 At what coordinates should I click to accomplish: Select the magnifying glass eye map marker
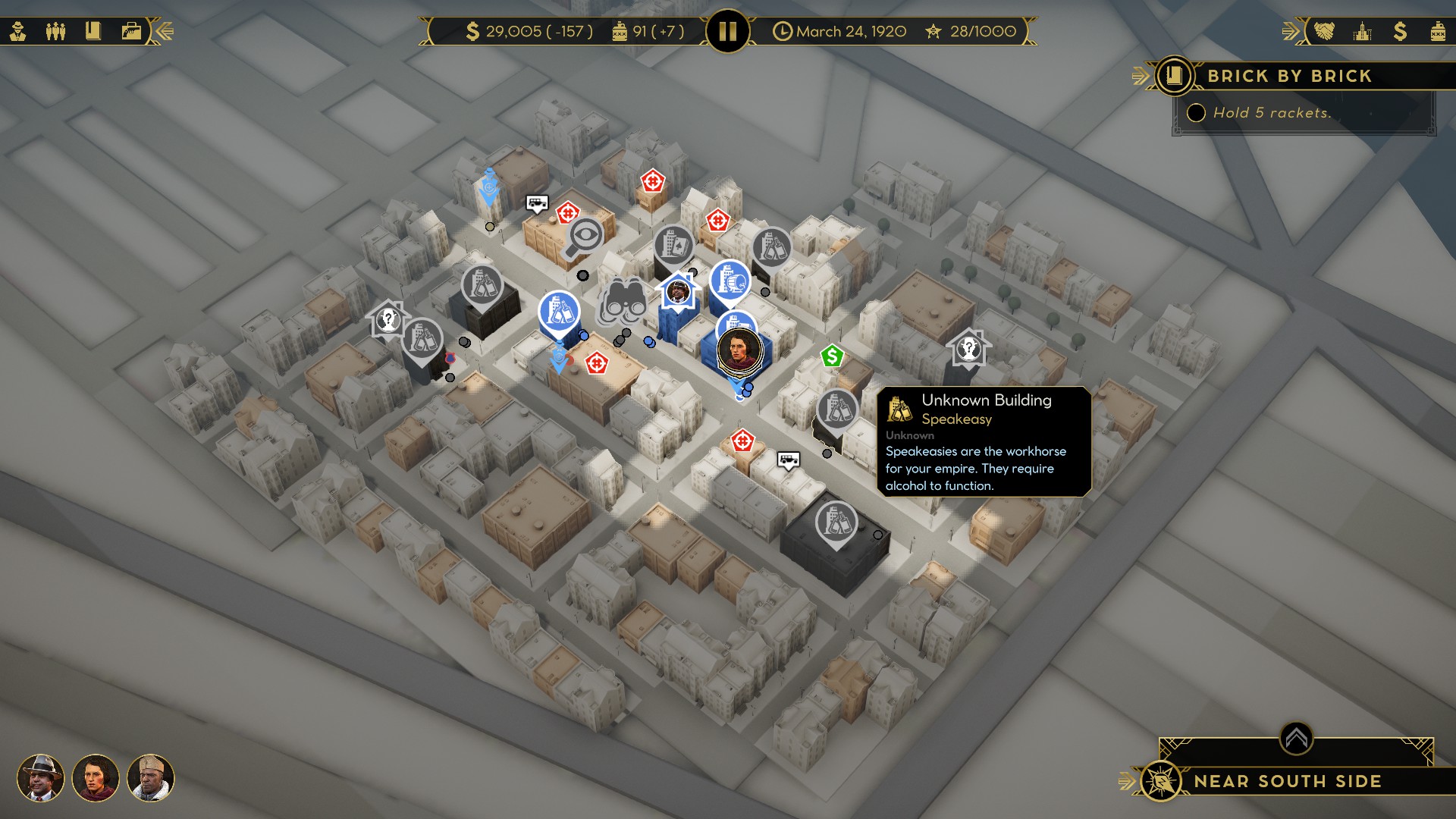click(584, 237)
